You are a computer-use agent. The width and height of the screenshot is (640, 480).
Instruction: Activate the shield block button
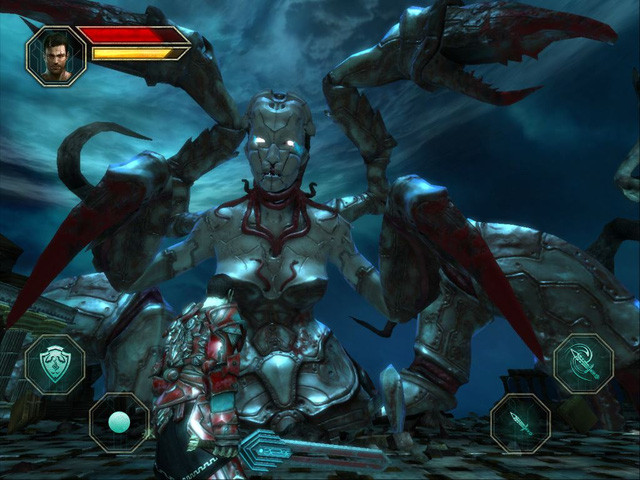point(54,363)
